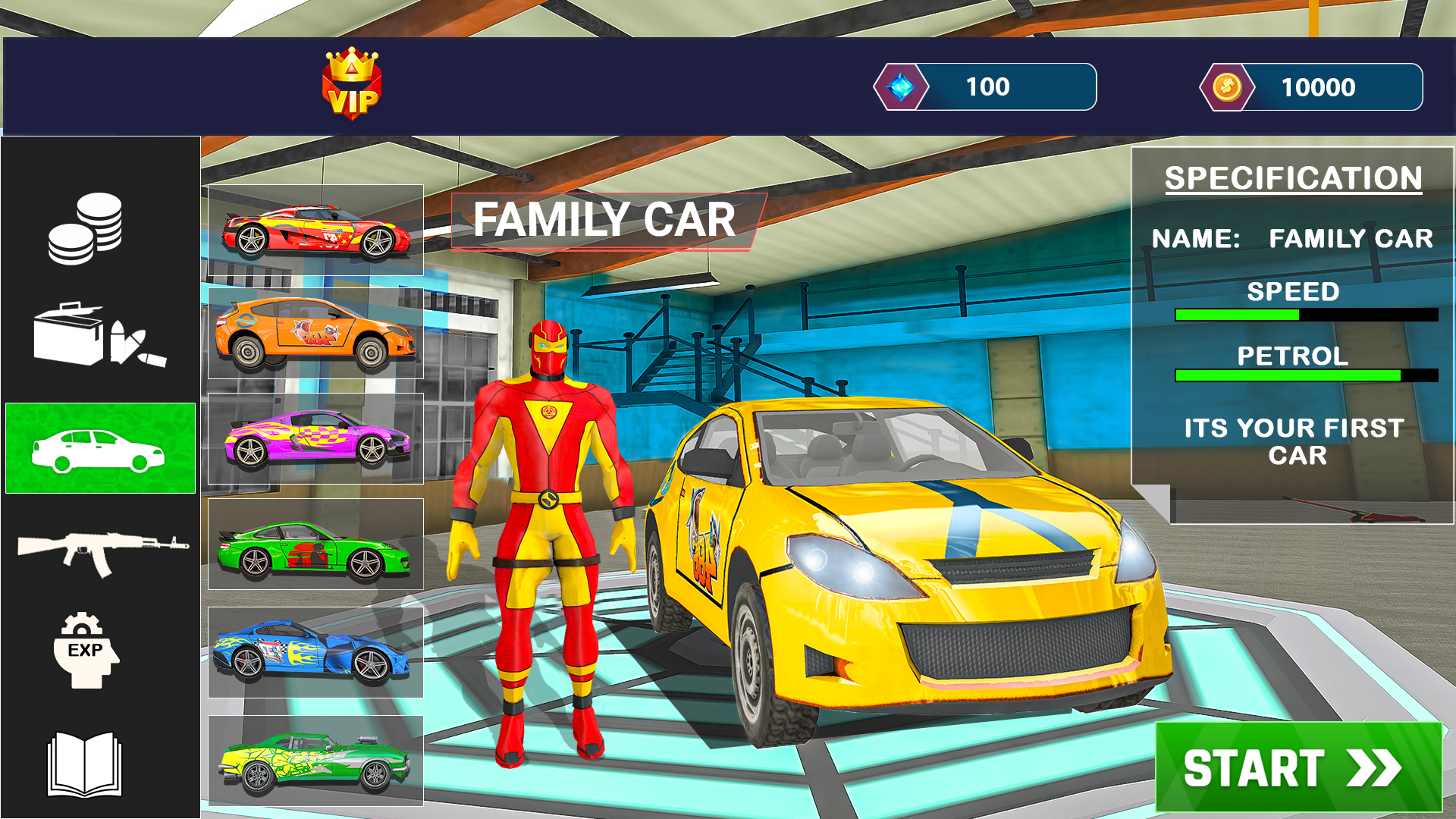This screenshot has height=819, width=1456.
Task: Switch to the EXP head tab
Action: coord(86,651)
